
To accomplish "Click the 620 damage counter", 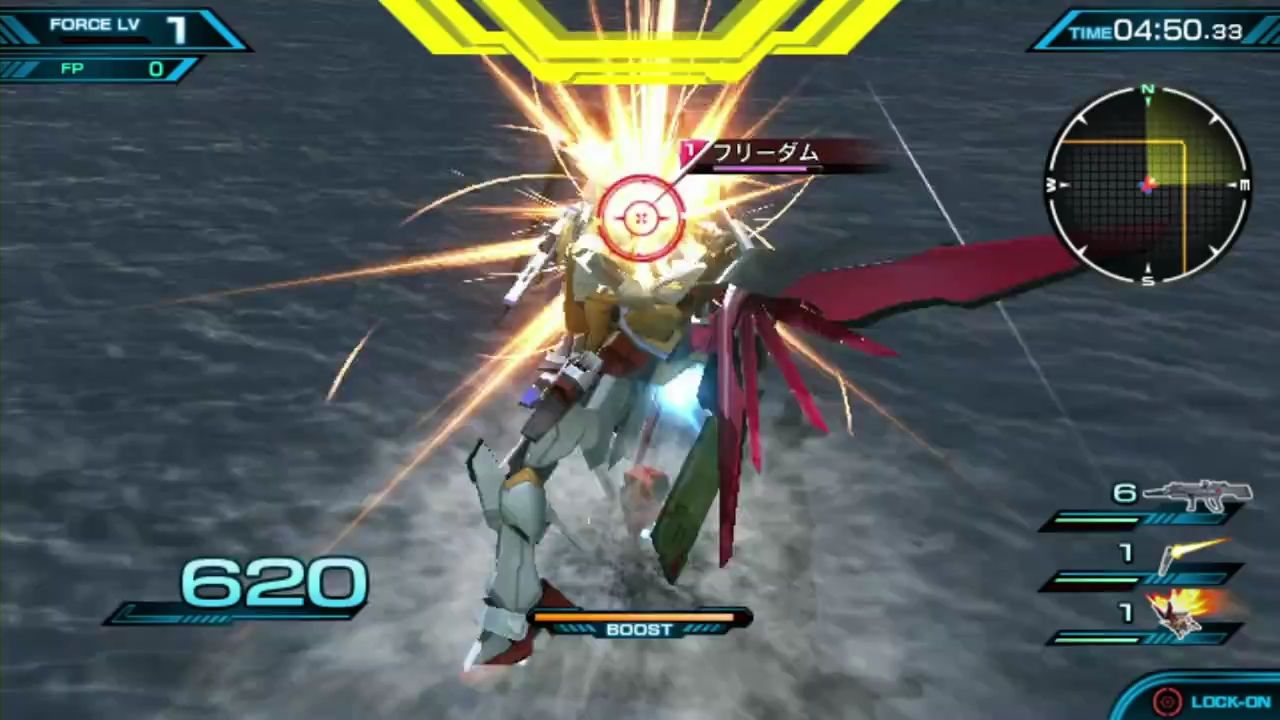I will coord(270,583).
